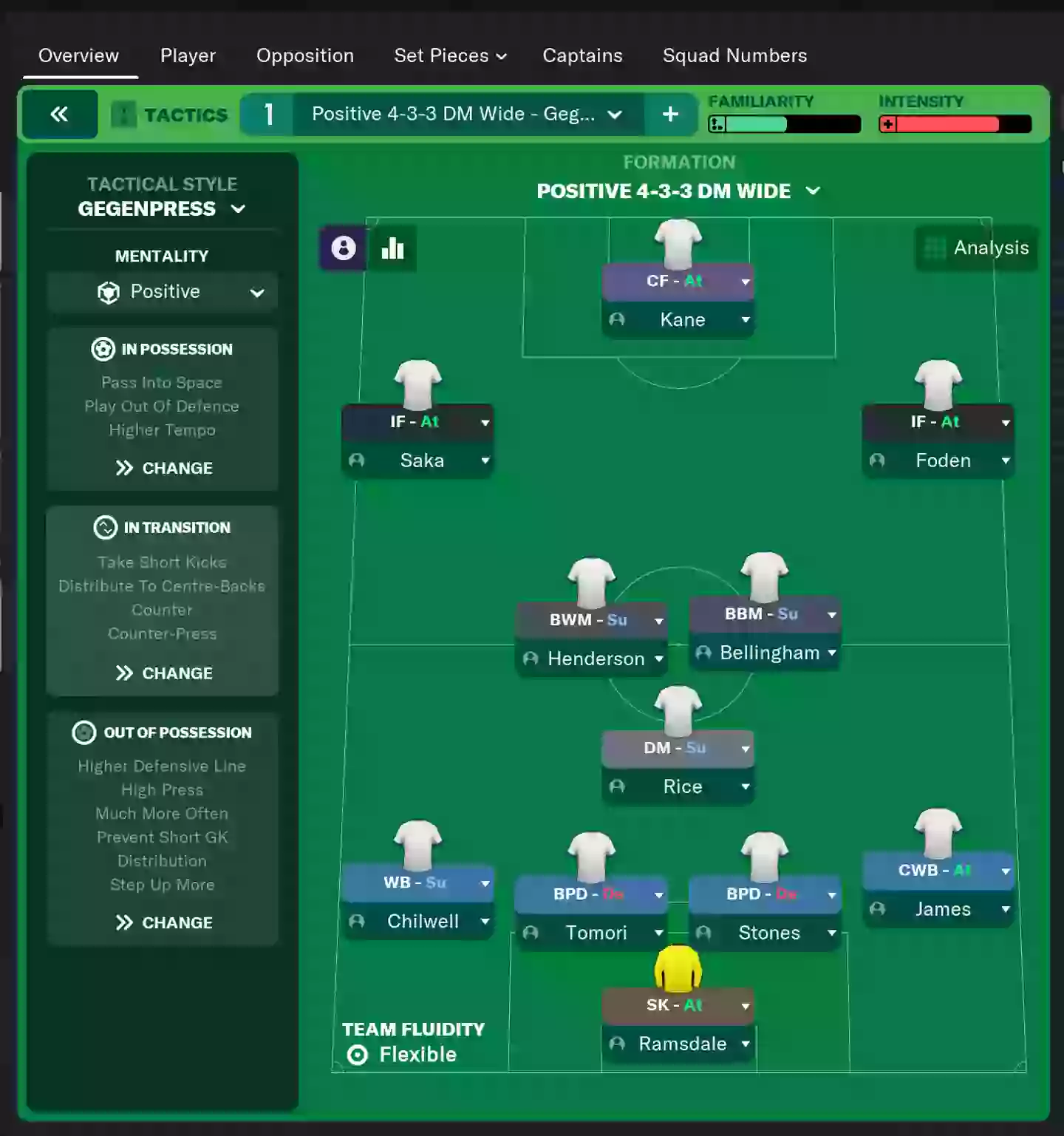Click the In Transition arrows icon
Screen dimensions: 1064x1136
point(106,527)
